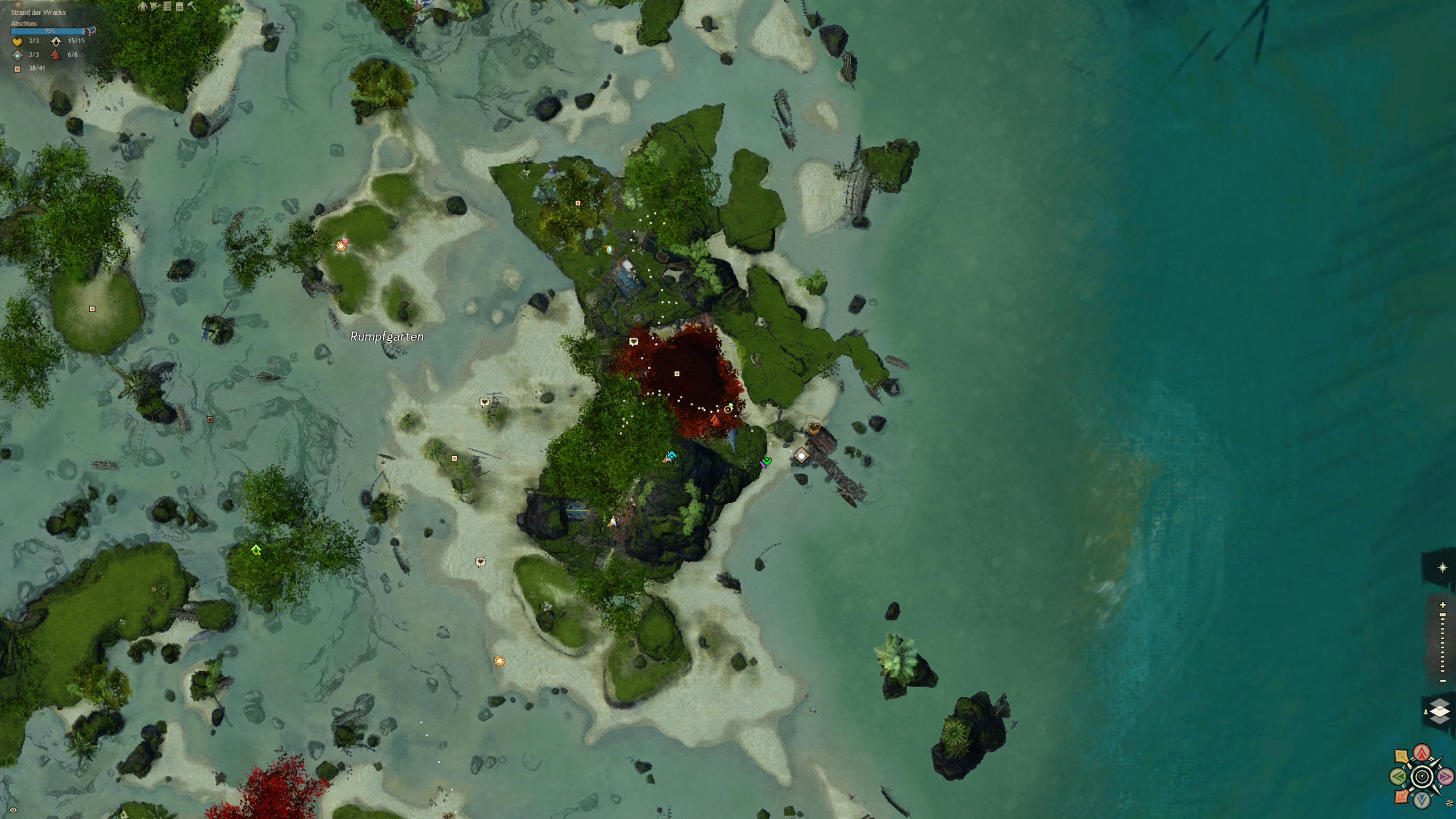Select the purple right-arrow compass marker
The height and width of the screenshot is (819, 1456).
[1445, 776]
